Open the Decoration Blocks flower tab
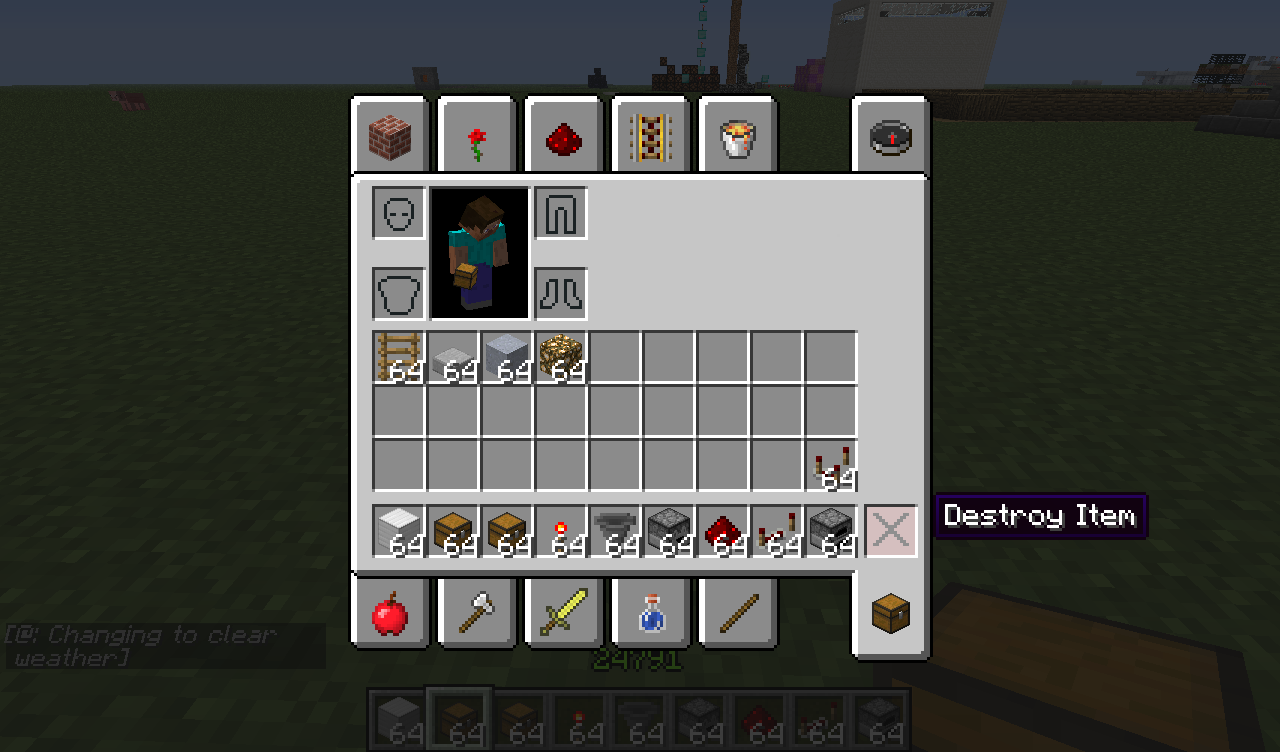 (476, 136)
